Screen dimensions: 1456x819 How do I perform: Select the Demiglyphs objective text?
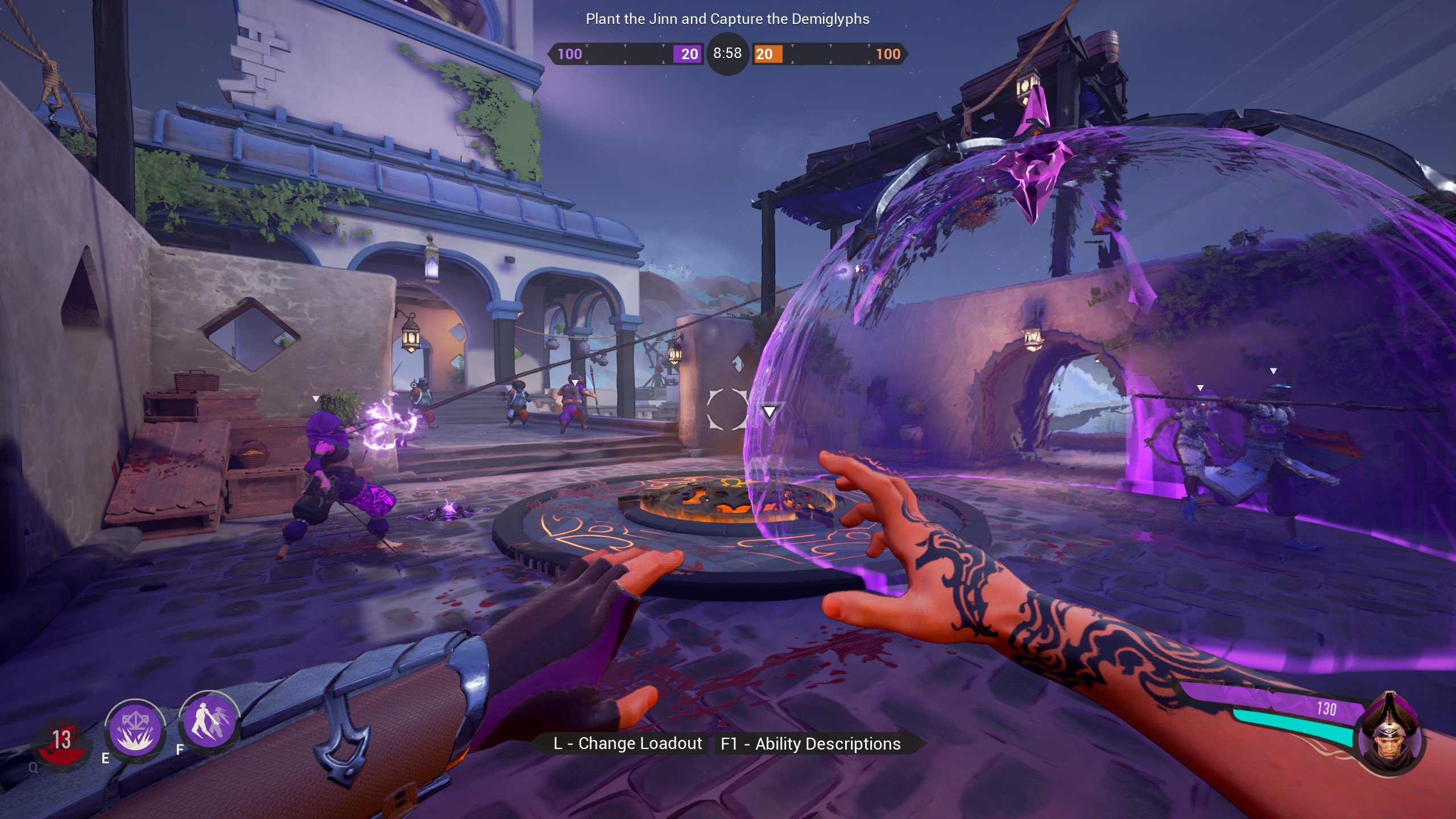[727, 19]
